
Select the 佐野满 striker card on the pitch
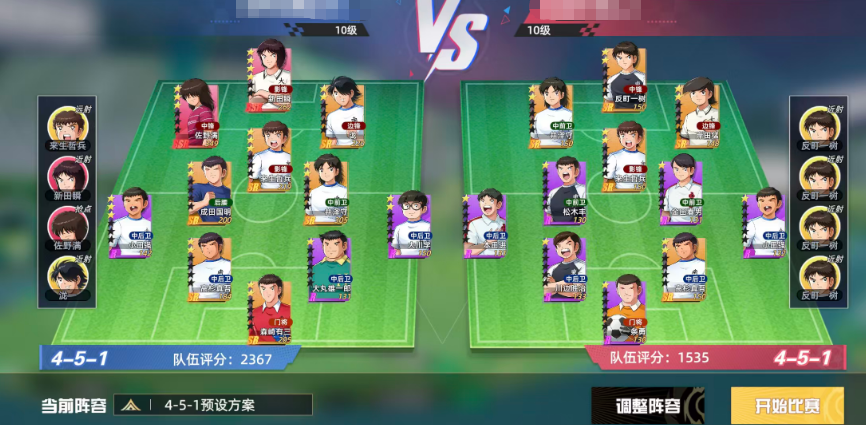197,114
